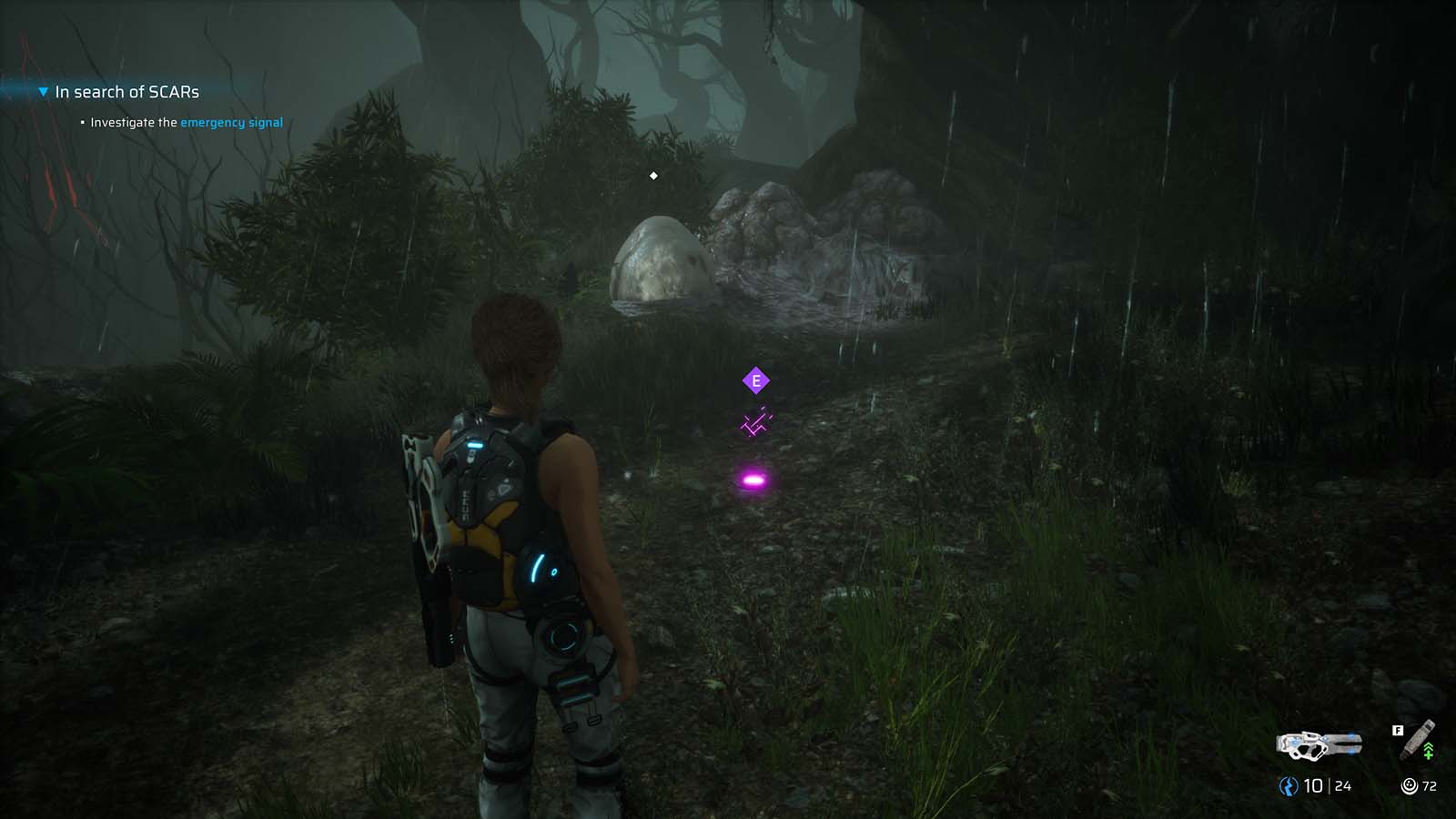Click the quest title In search of SCARs
The height and width of the screenshot is (819, 1456).
pos(126,91)
